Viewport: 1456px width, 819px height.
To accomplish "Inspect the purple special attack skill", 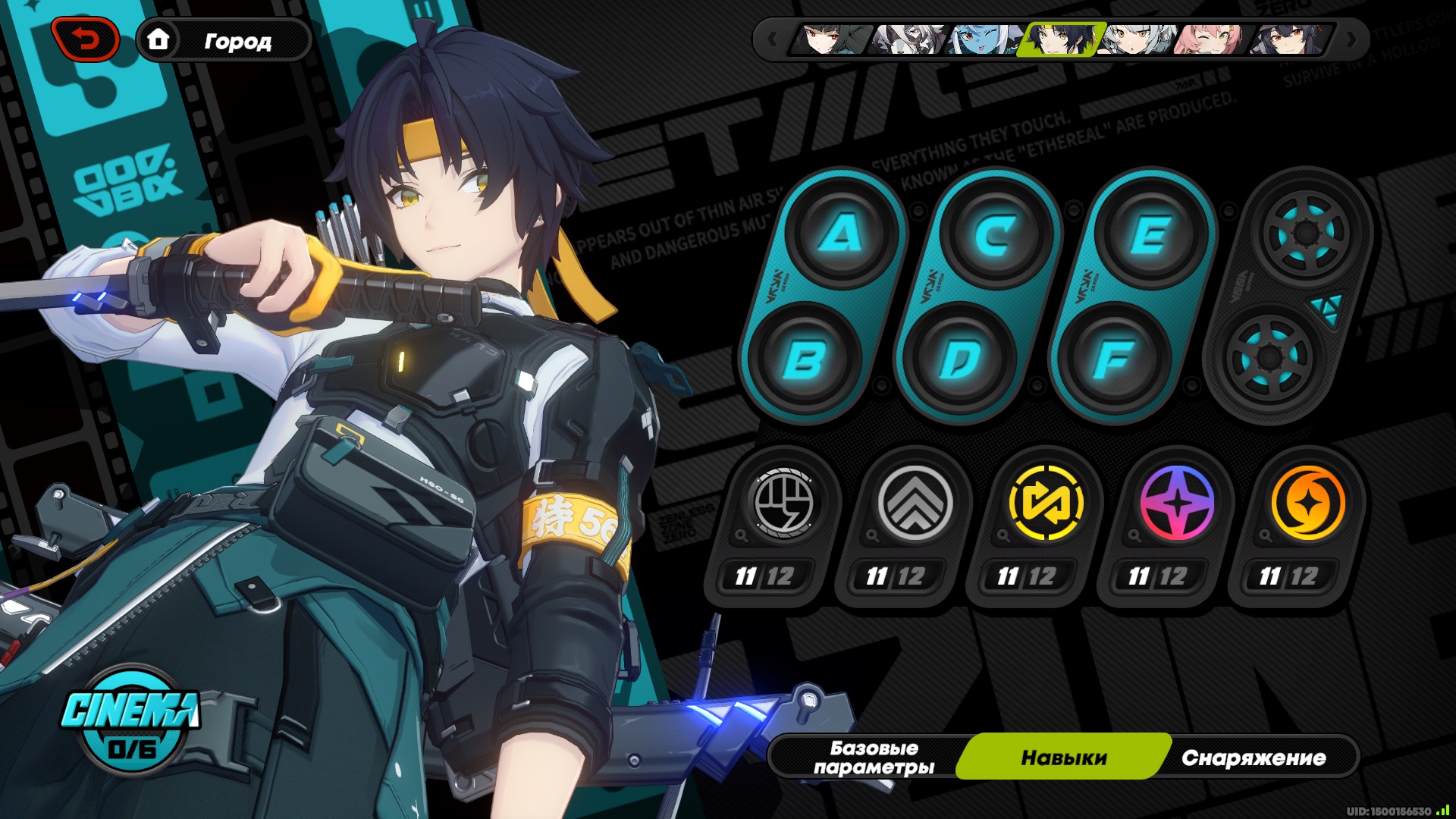I will coord(1177,503).
